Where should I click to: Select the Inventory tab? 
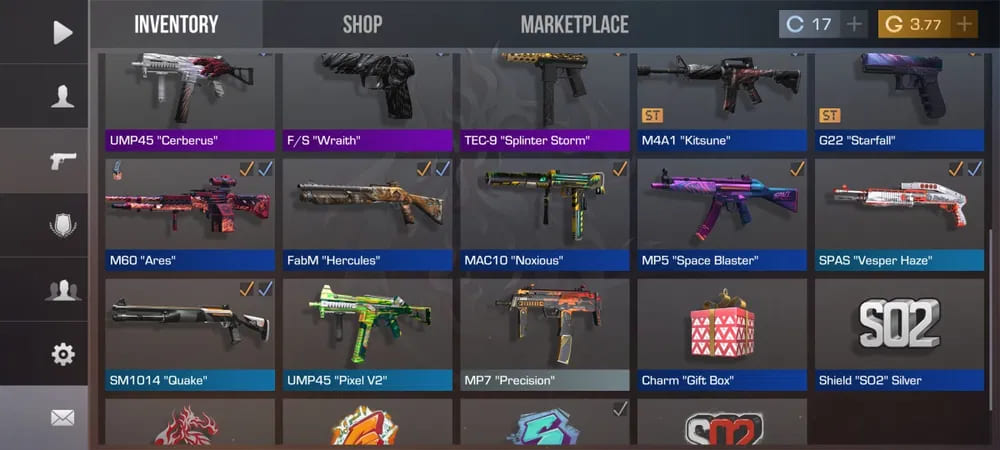point(176,24)
